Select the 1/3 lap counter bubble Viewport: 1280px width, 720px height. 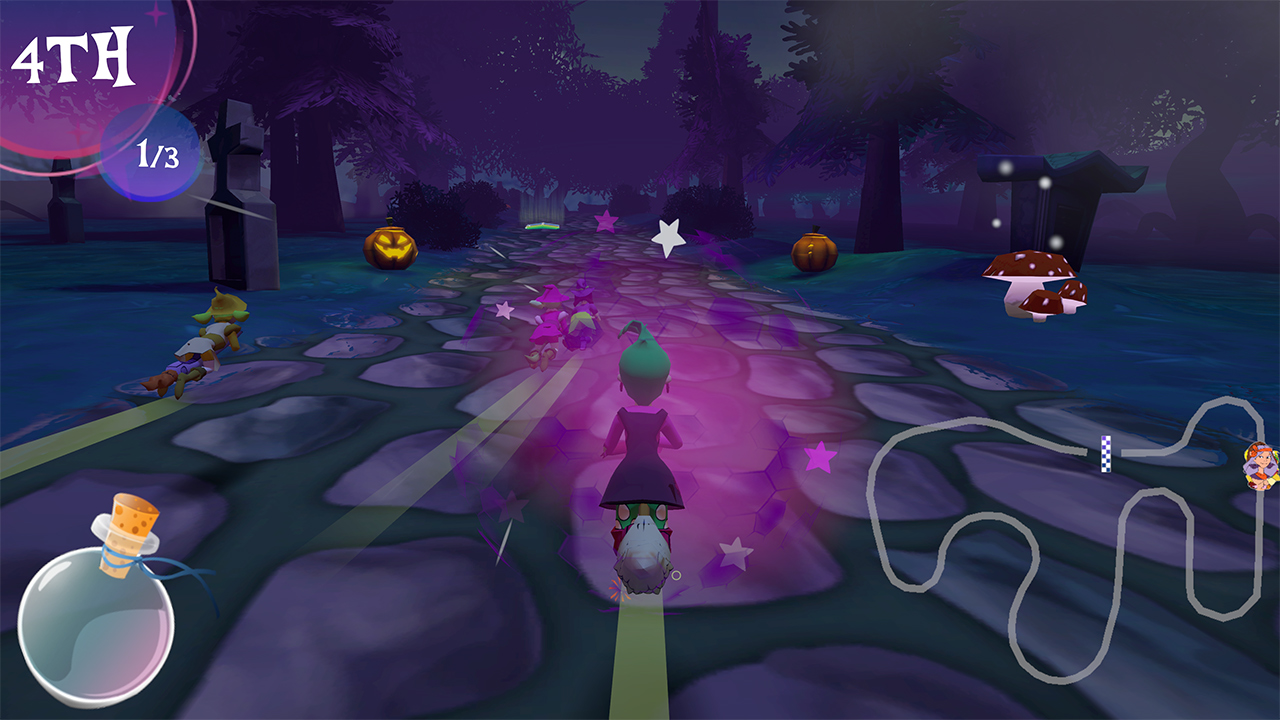(x=148, y=153)
